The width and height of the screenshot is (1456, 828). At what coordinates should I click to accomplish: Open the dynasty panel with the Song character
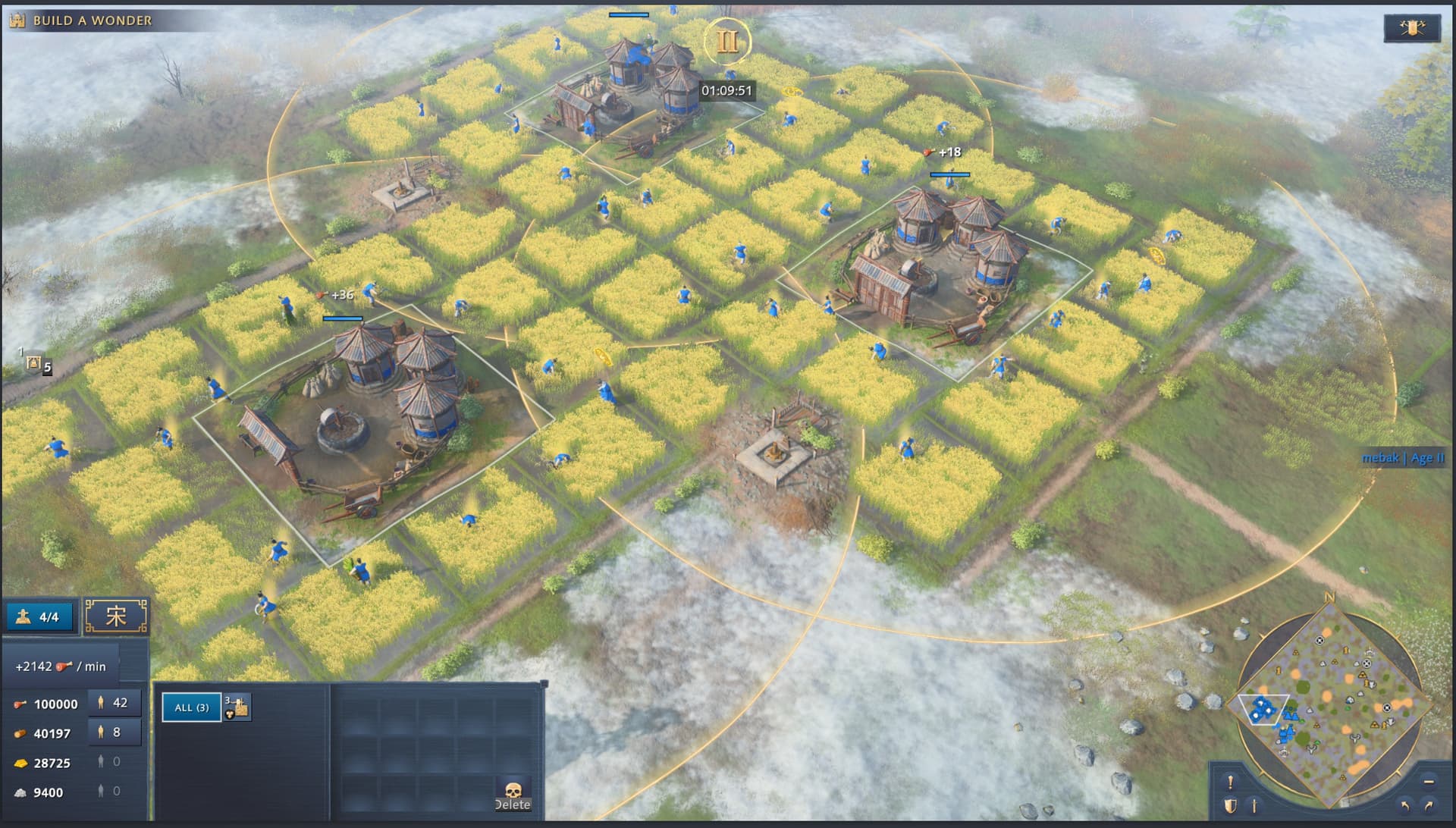(115, 616)
